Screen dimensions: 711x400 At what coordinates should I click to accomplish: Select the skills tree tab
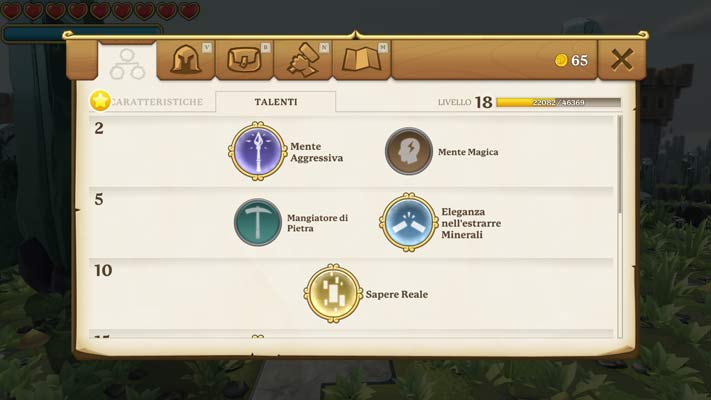pyautogui.click(x=128, y=62)
